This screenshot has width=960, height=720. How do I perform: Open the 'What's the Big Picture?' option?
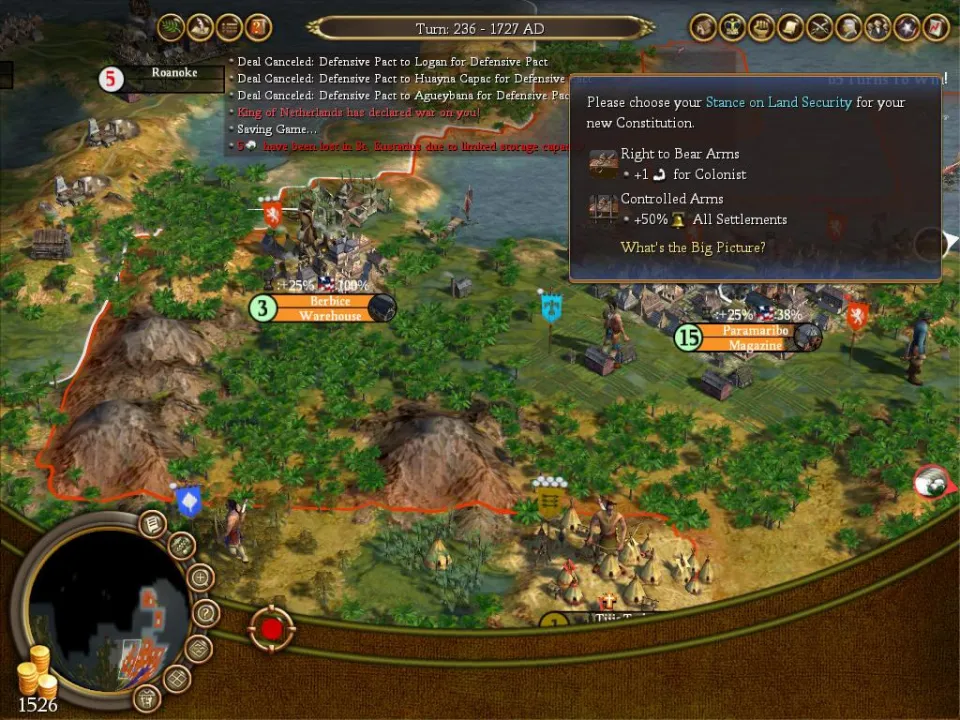692,247
